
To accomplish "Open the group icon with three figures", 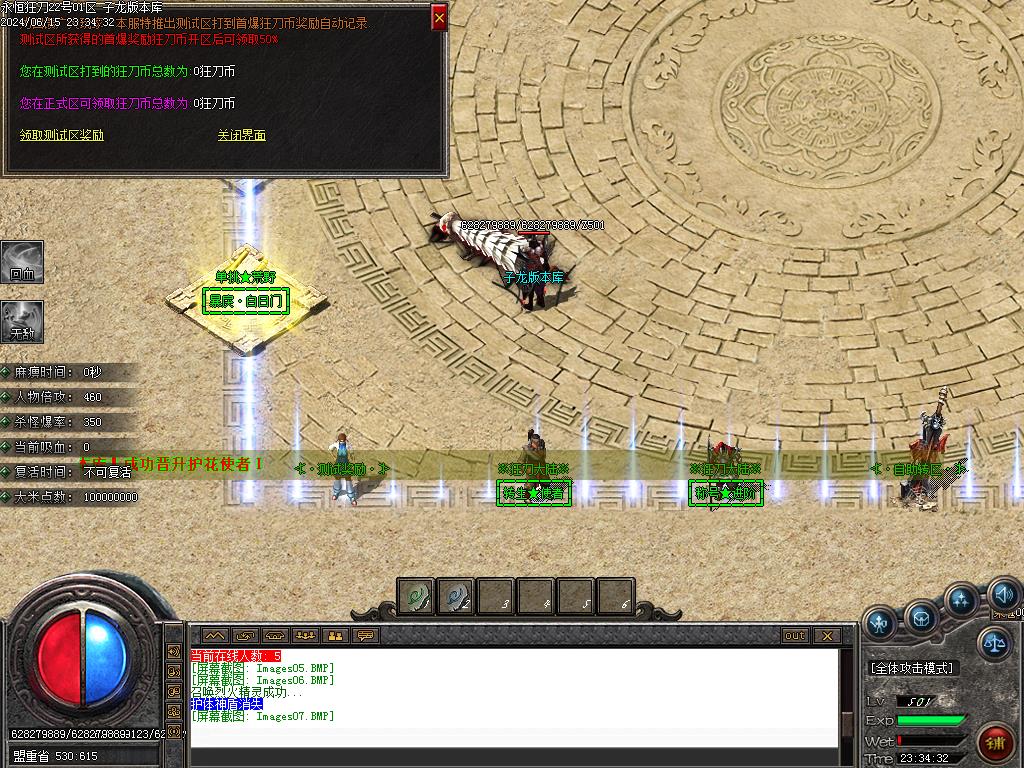I will pos(305,635).
